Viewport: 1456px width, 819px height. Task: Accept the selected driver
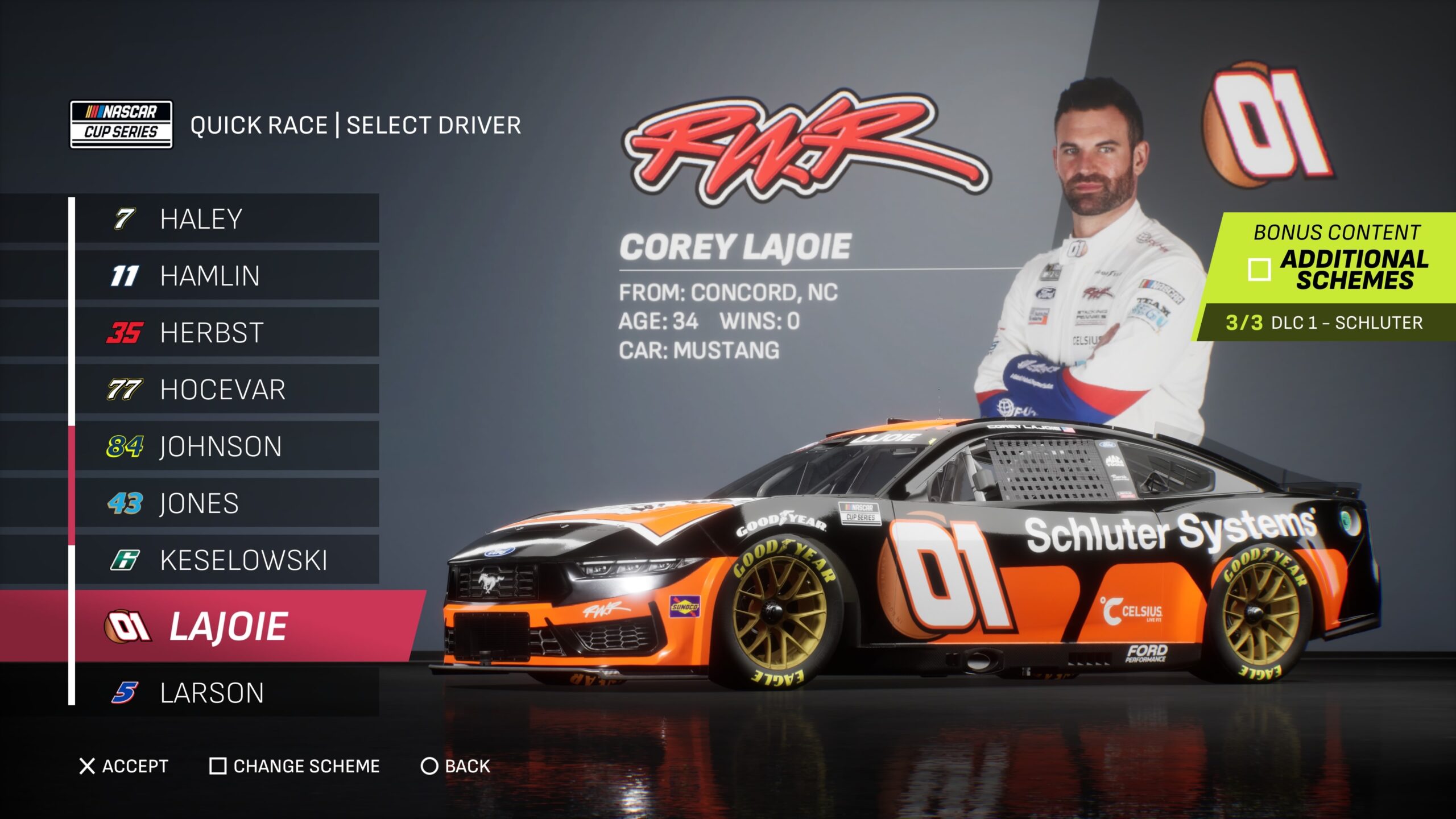click(x=123, y=766)
